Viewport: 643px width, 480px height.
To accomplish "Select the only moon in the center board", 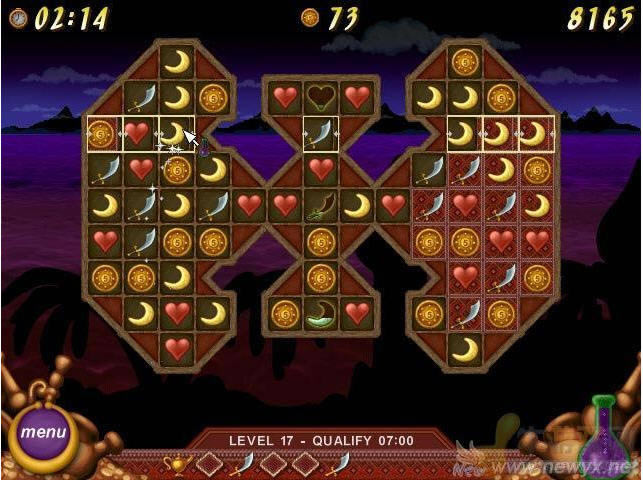I will tap(357, 206).
